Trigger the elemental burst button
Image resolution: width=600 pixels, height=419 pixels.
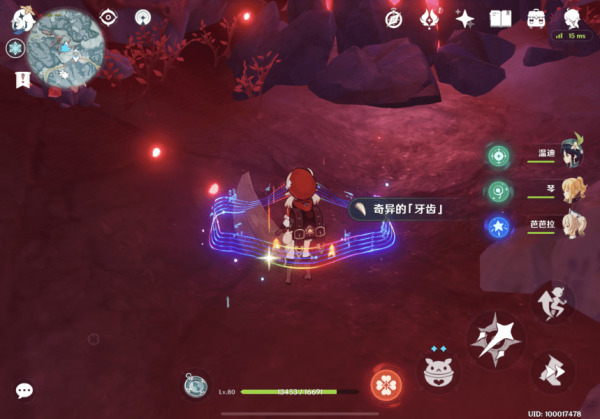(436, 372)
